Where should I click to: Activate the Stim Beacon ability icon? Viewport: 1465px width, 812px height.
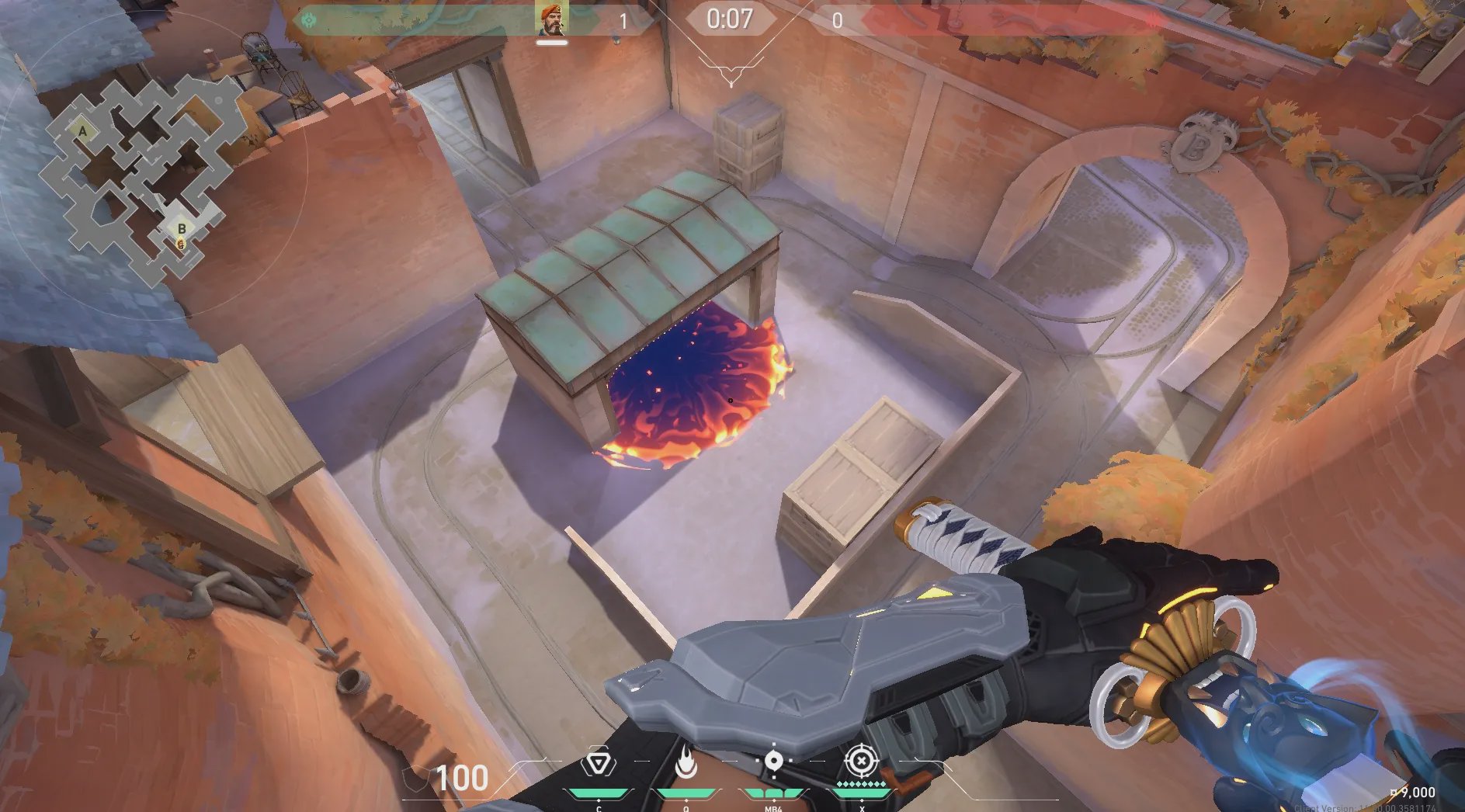click(598, 764)
